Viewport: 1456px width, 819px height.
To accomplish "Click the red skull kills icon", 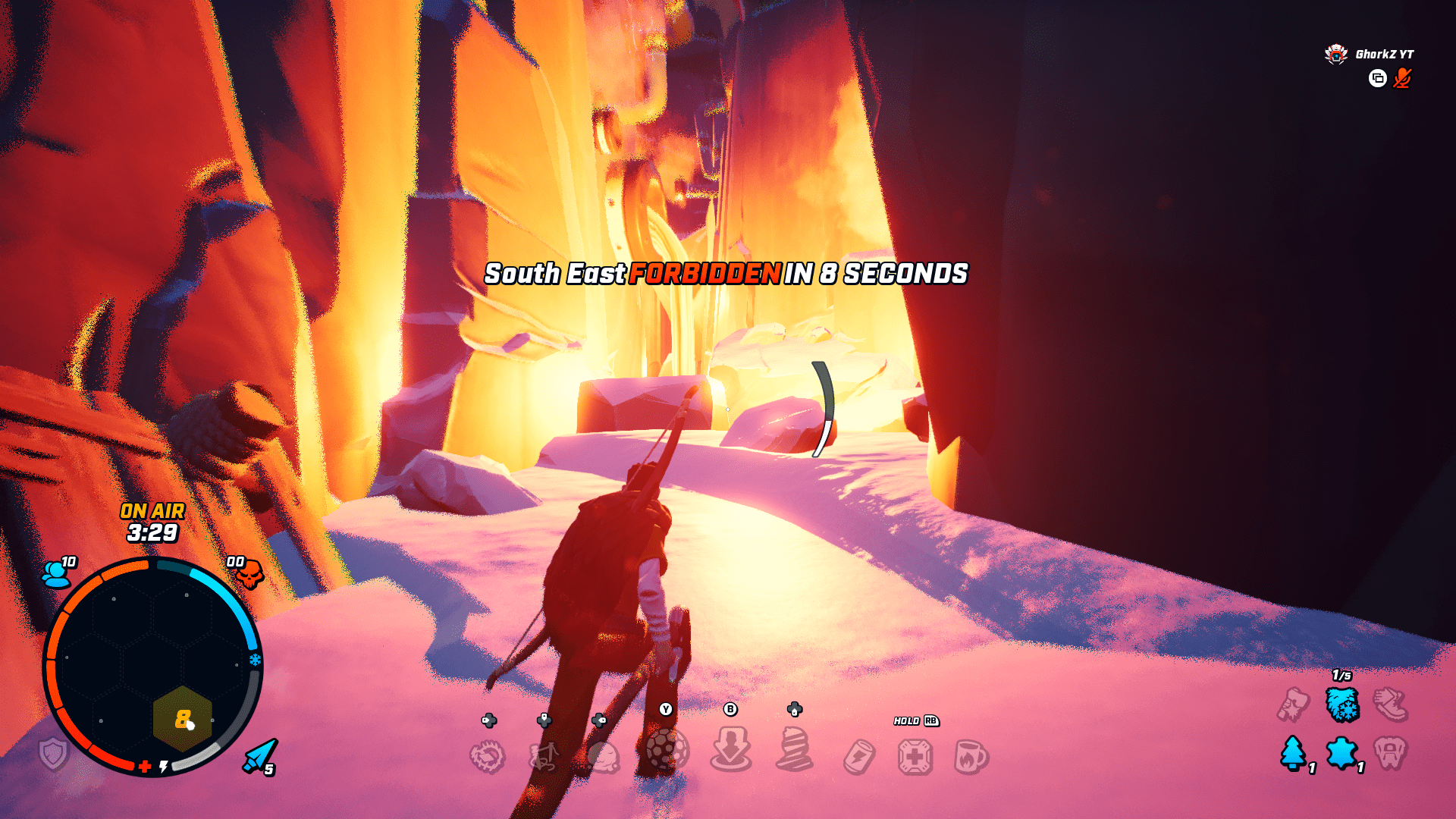I will coord(248,574).
